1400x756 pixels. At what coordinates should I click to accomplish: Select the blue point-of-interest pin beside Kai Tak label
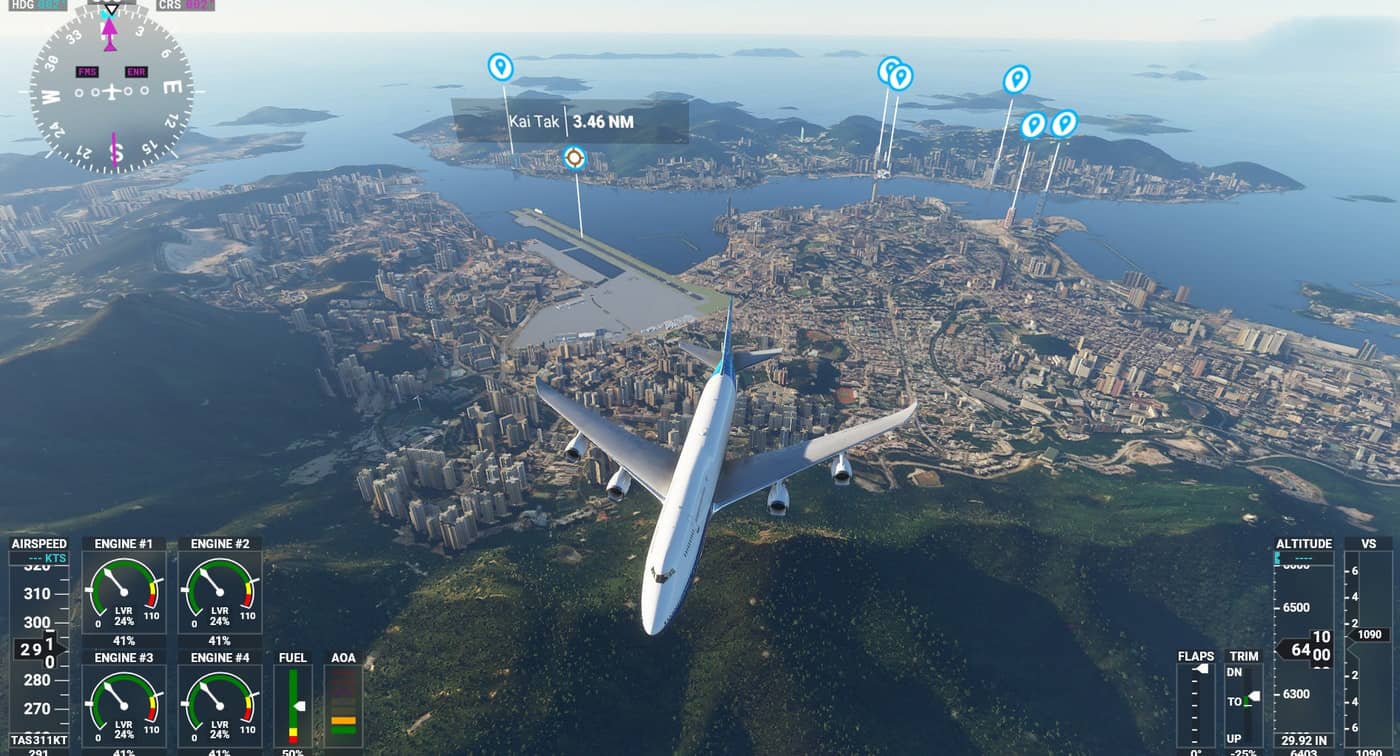coord(500,67)
